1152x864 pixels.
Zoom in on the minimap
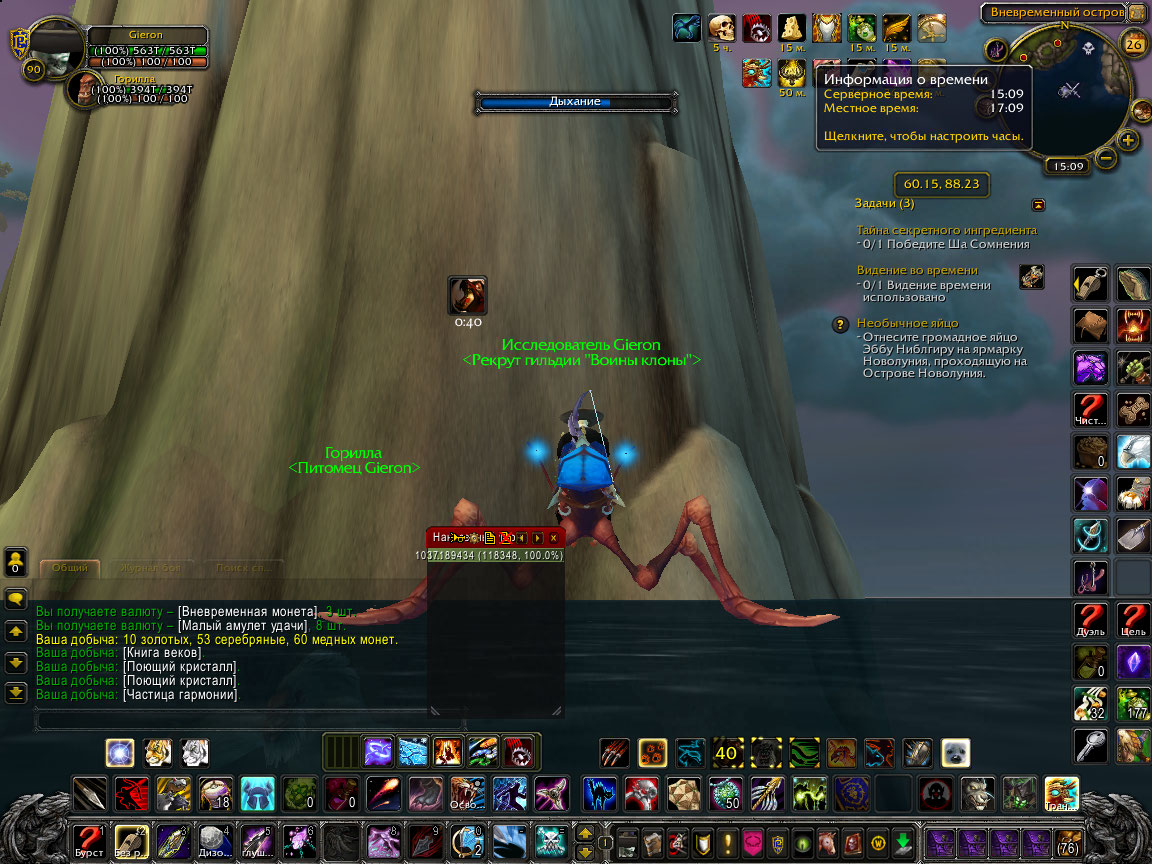[1129, 140]
